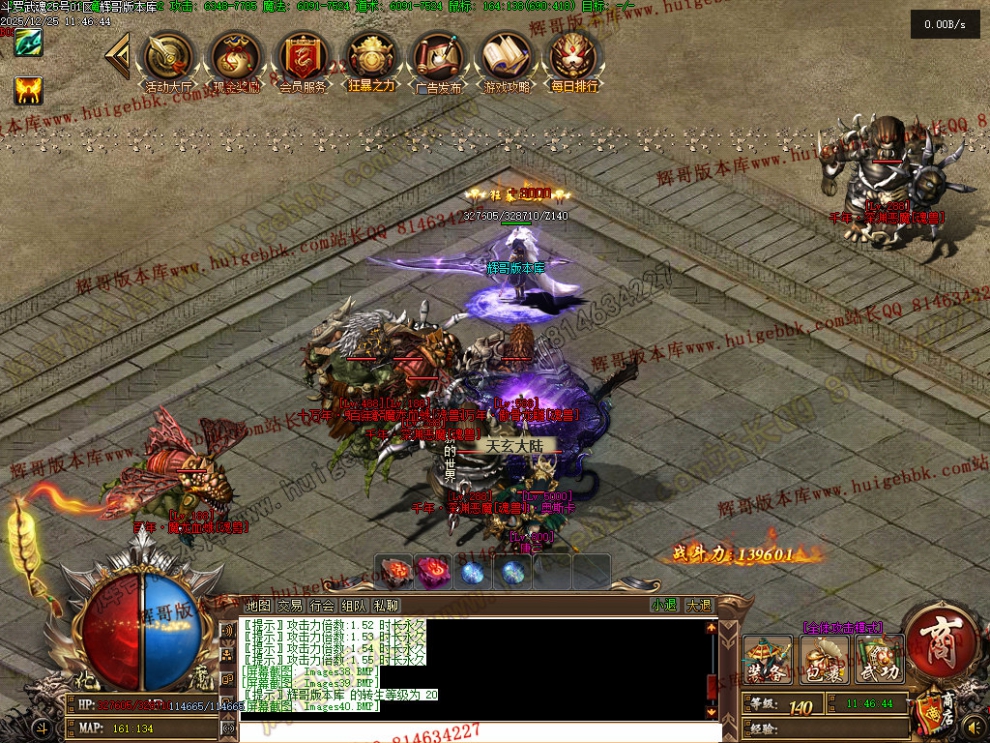The height and width of the screenshot is (743, 990).
Task: Activate the 狂暴之力 berserk power icon
Action: click(x=371, y=60)
